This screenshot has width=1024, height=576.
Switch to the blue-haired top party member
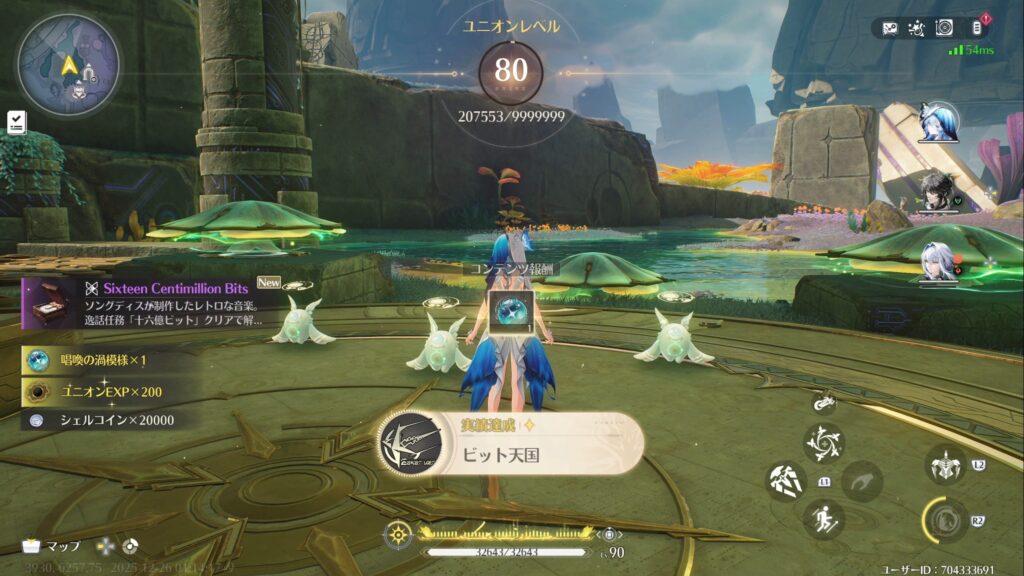pyautogui.click(x=939, y=122)
